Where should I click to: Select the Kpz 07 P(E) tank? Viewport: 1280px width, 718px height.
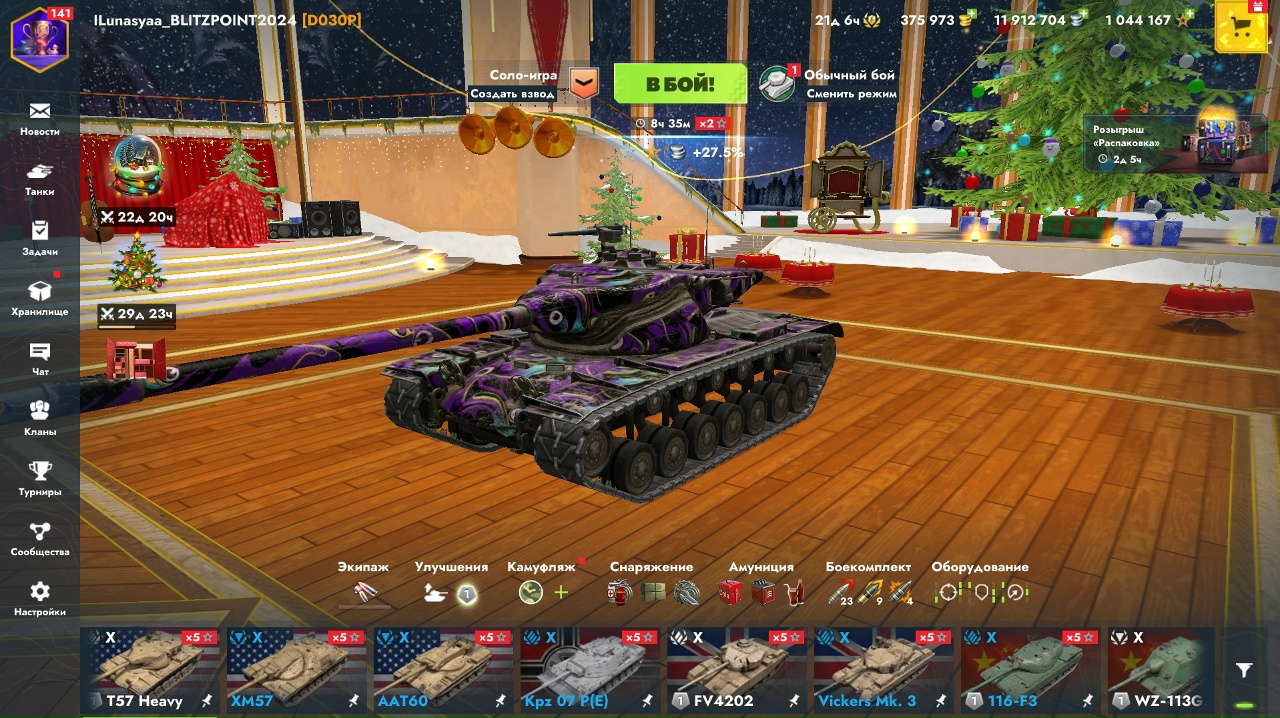click(x=590, y=670)
